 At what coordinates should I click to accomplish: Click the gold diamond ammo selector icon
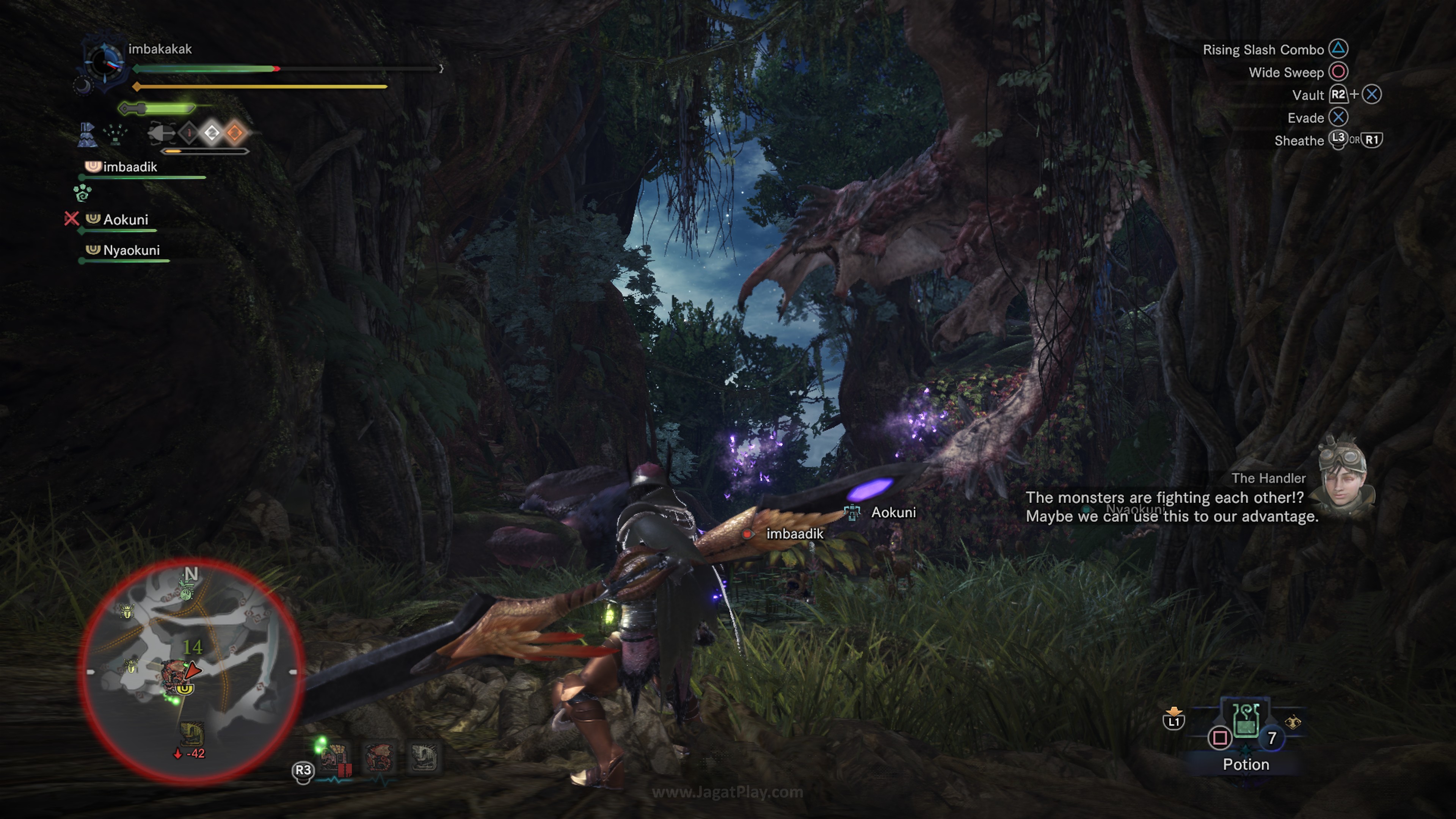[x=1293, y=722]
